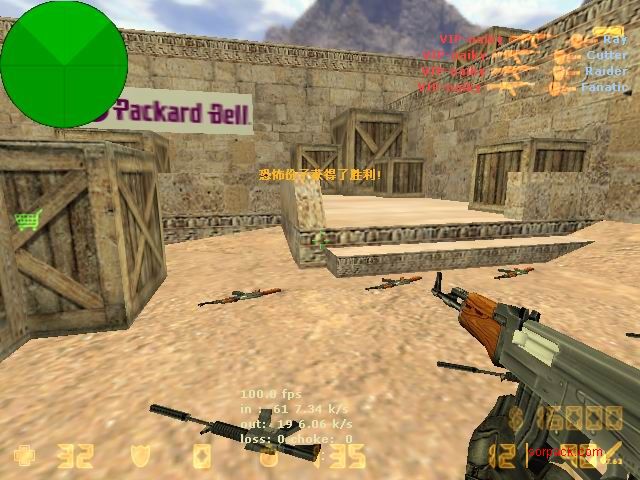Click the green circular radar

pos(64,64)
